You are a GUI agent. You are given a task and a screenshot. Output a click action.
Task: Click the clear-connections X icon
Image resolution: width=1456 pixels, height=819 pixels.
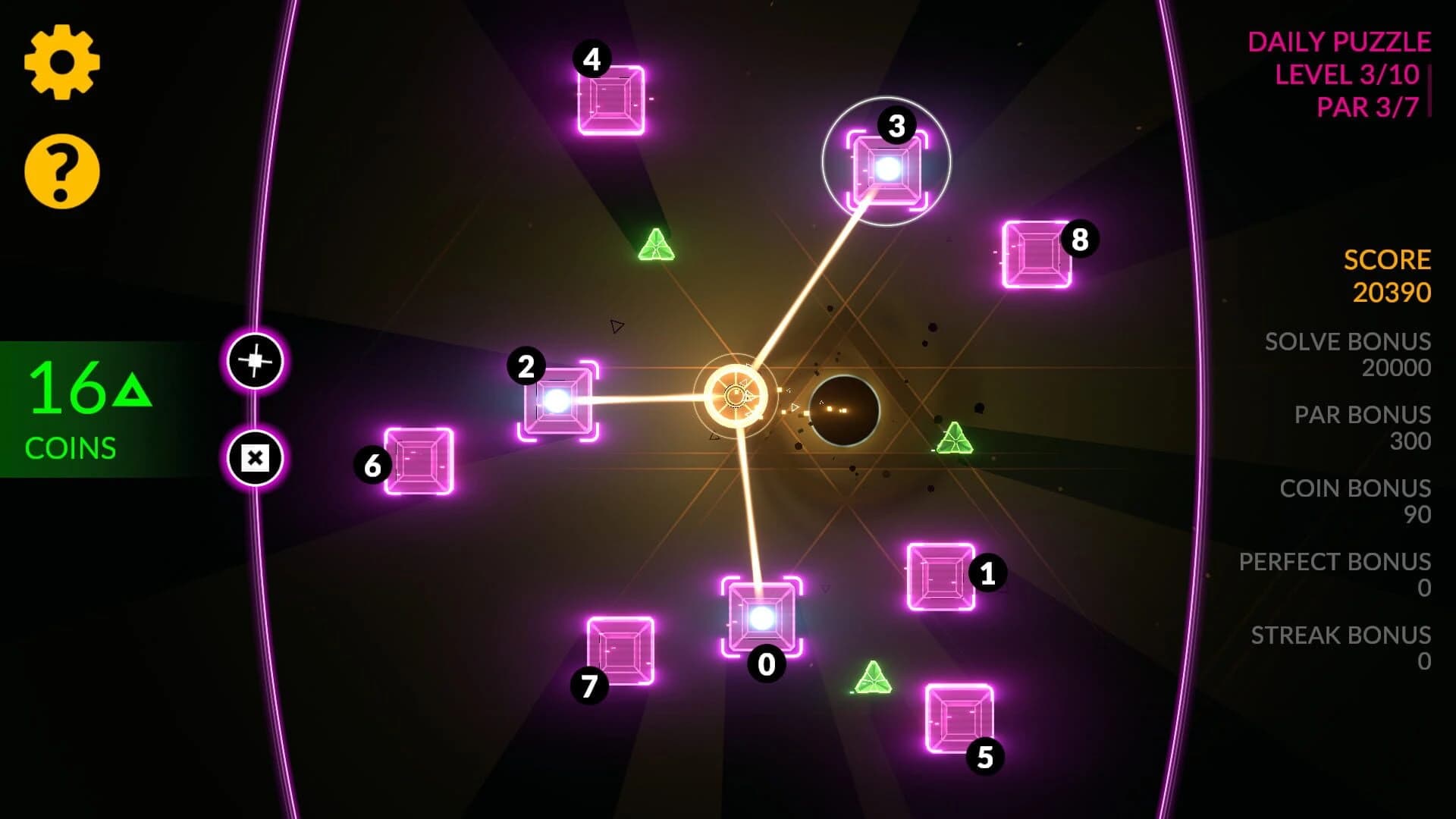click(x=254, y=456)
